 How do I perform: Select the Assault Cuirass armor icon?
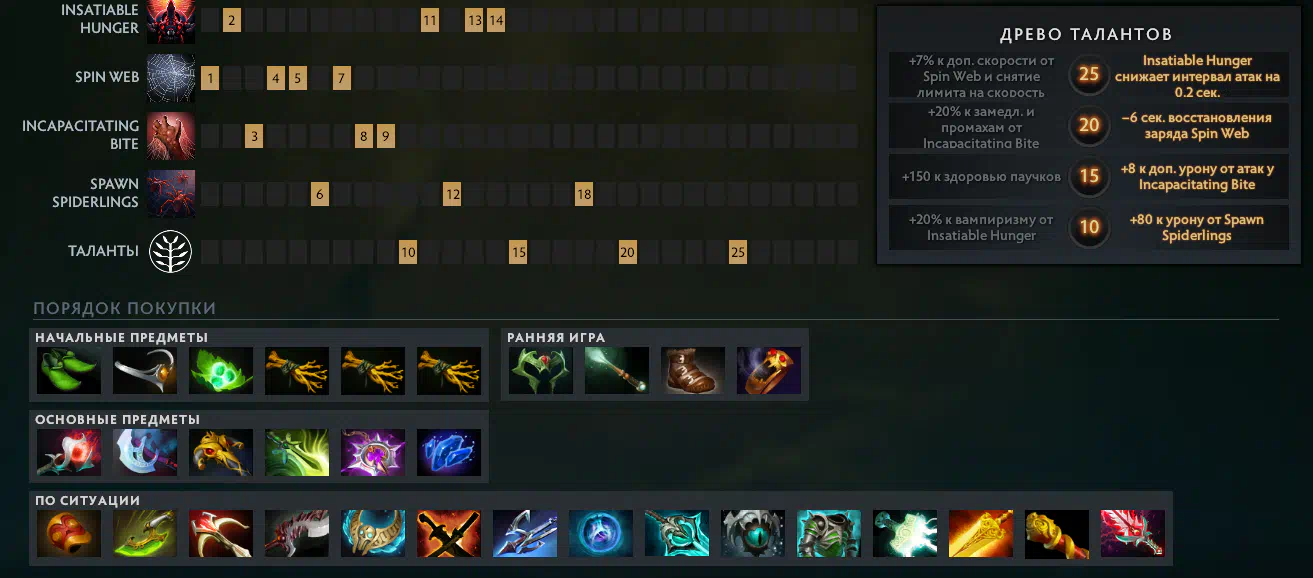point(829,534)
